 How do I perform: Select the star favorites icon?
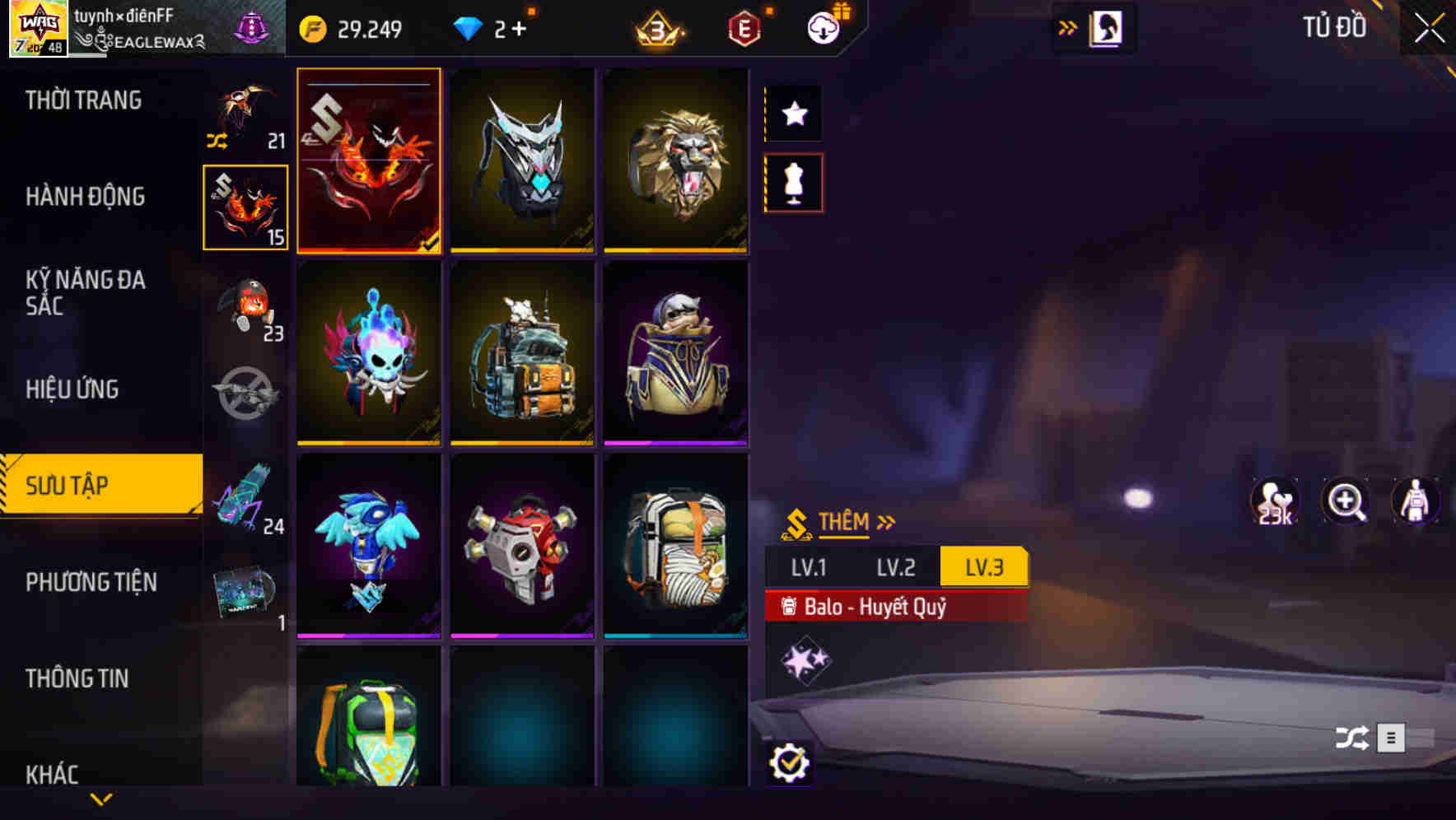tap(792, 114)
